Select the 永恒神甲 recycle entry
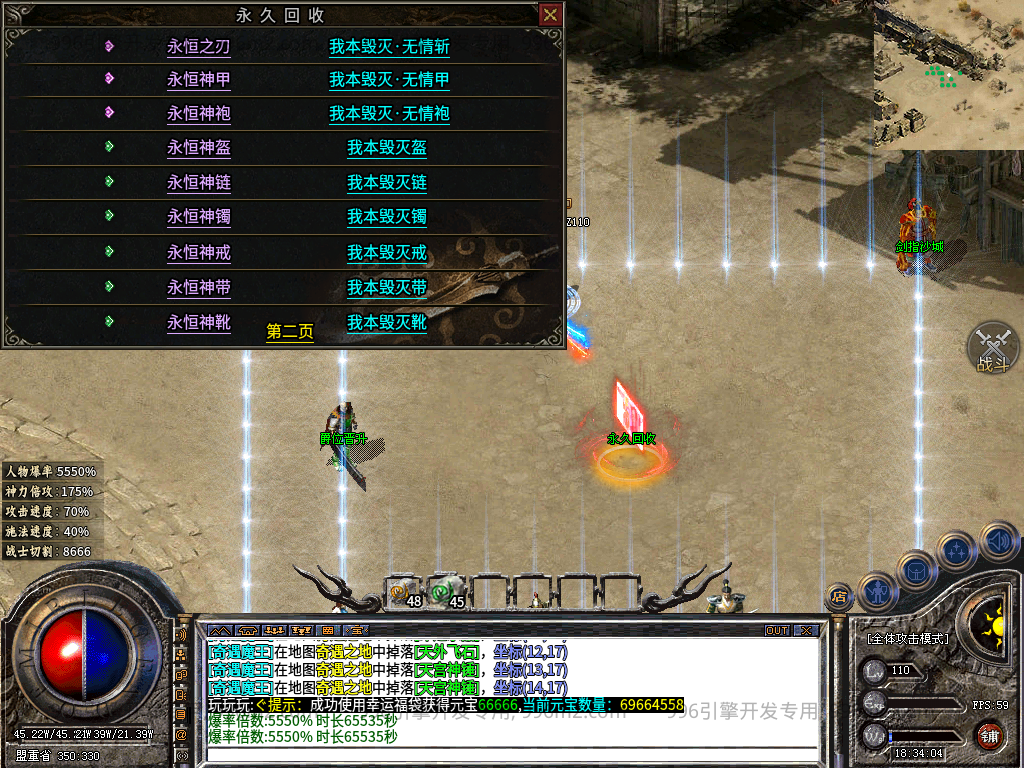The height and width of the screenshot is (768, 1024). click(198, 80)
